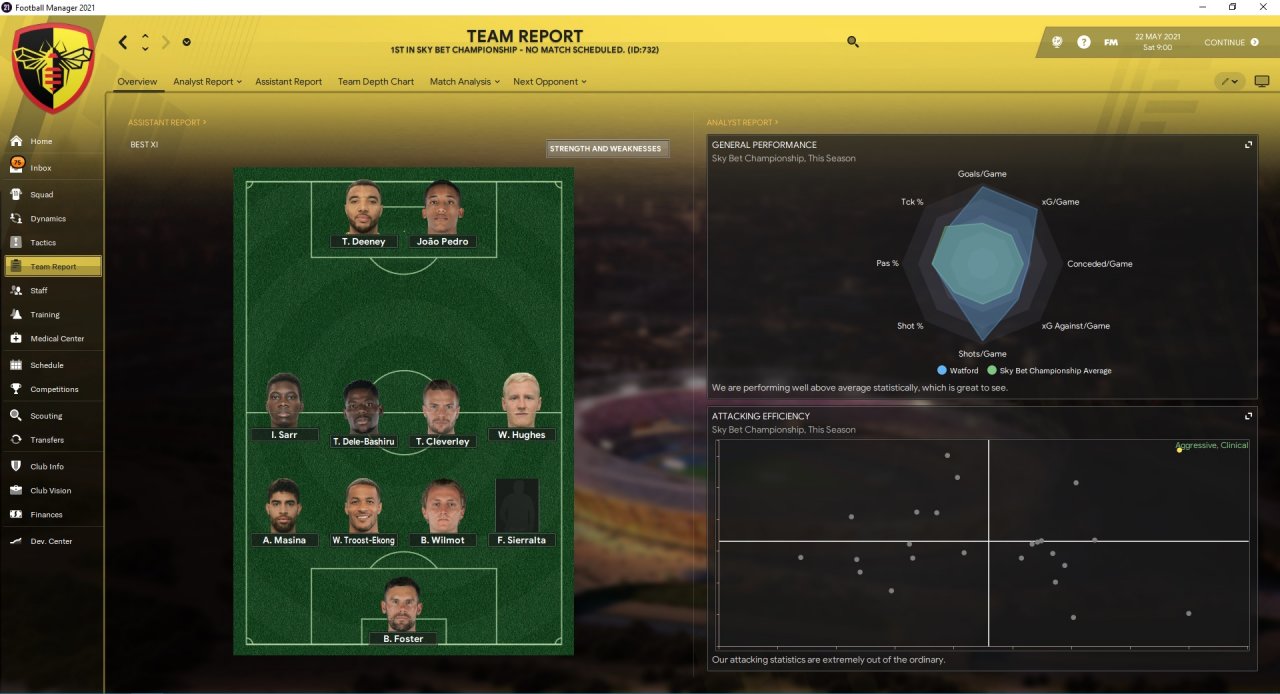The height and width of the screenshot is (694, 1280).
Task: Open the Scouting section
Action: click(x=46, y=416)
